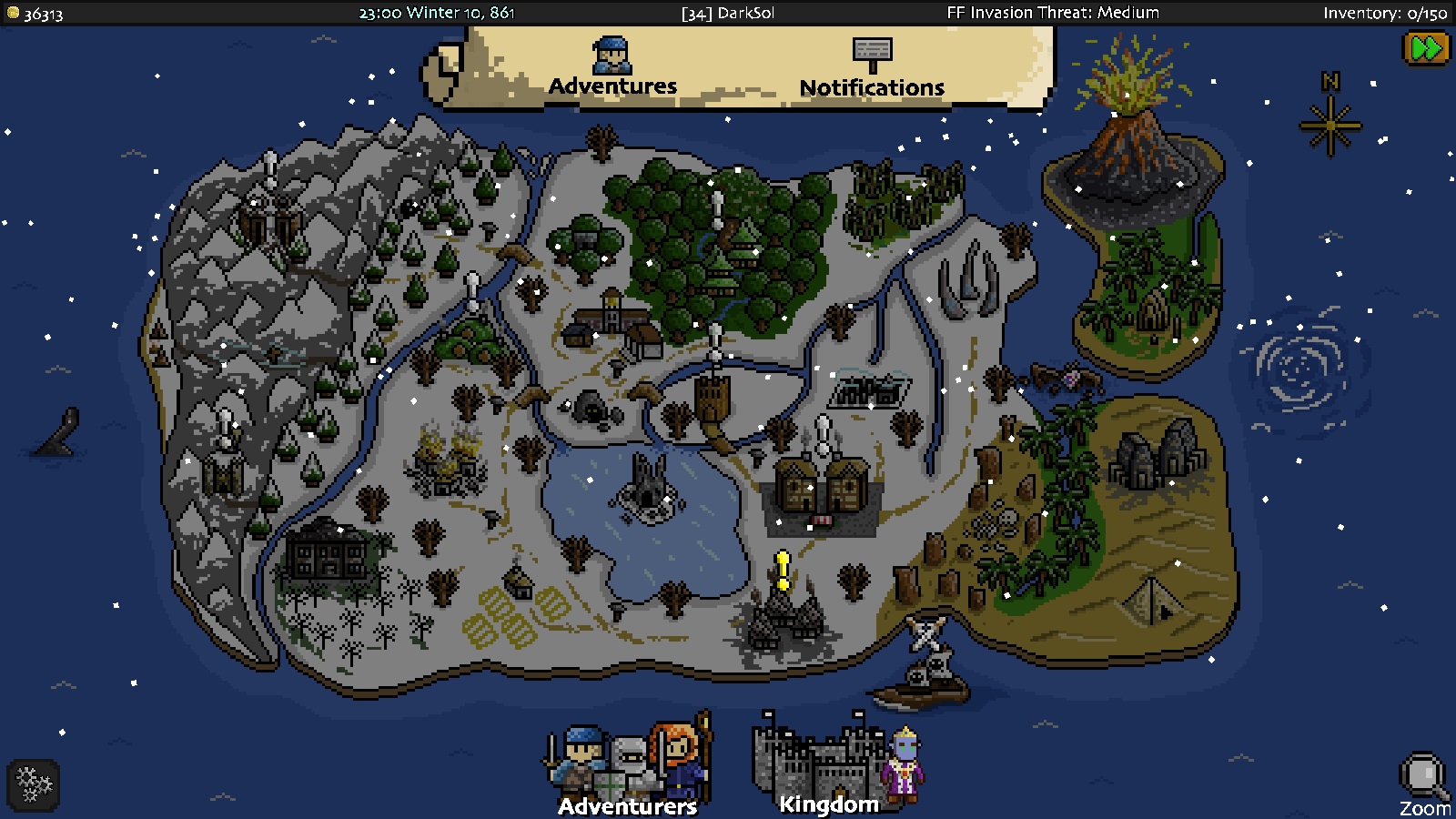Select the volcano island on the map
The image size is (1456, 819).
pyautogui.click(x=1127, y=155)
